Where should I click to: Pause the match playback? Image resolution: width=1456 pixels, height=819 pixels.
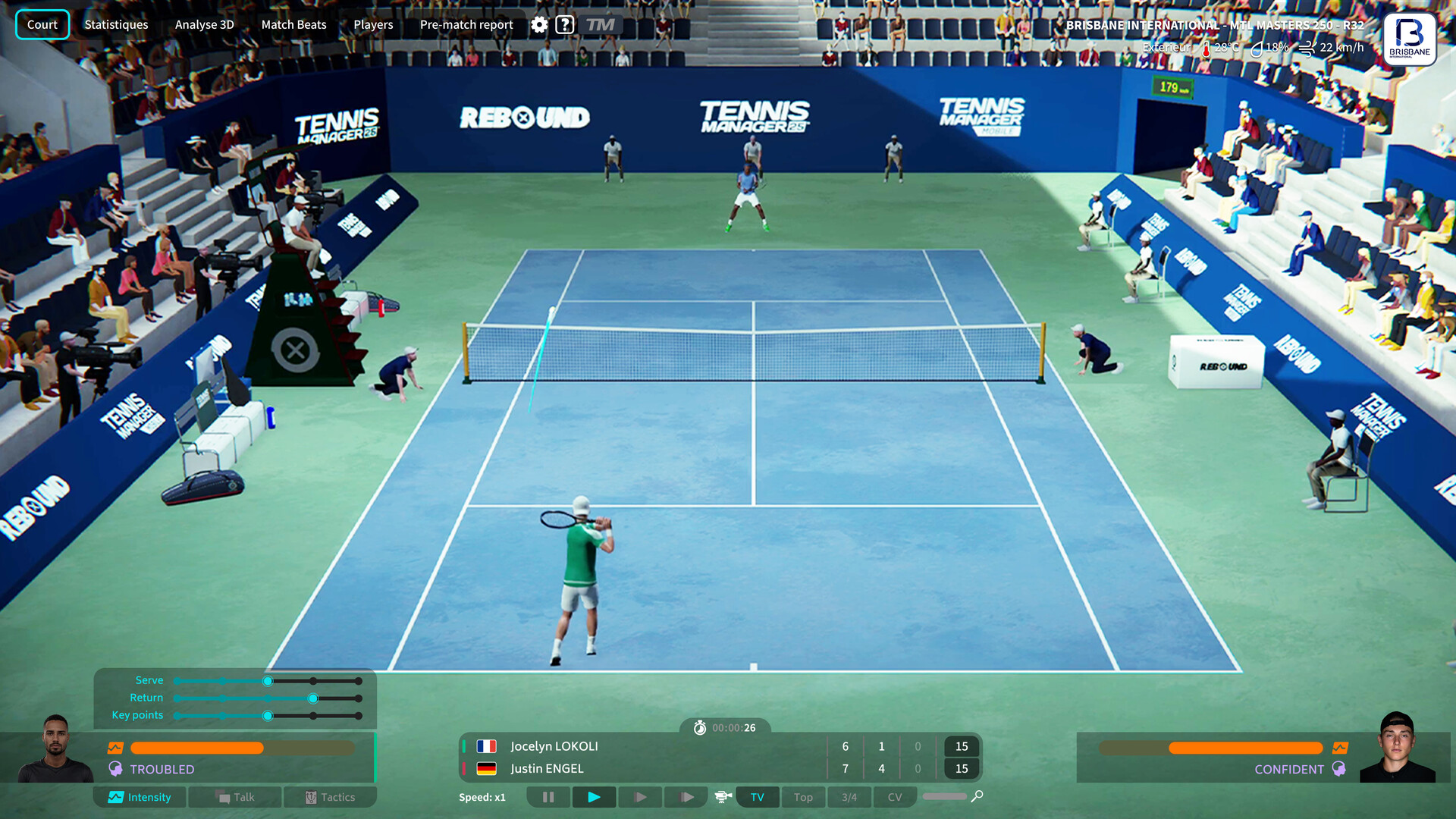(x=548, y=797)
